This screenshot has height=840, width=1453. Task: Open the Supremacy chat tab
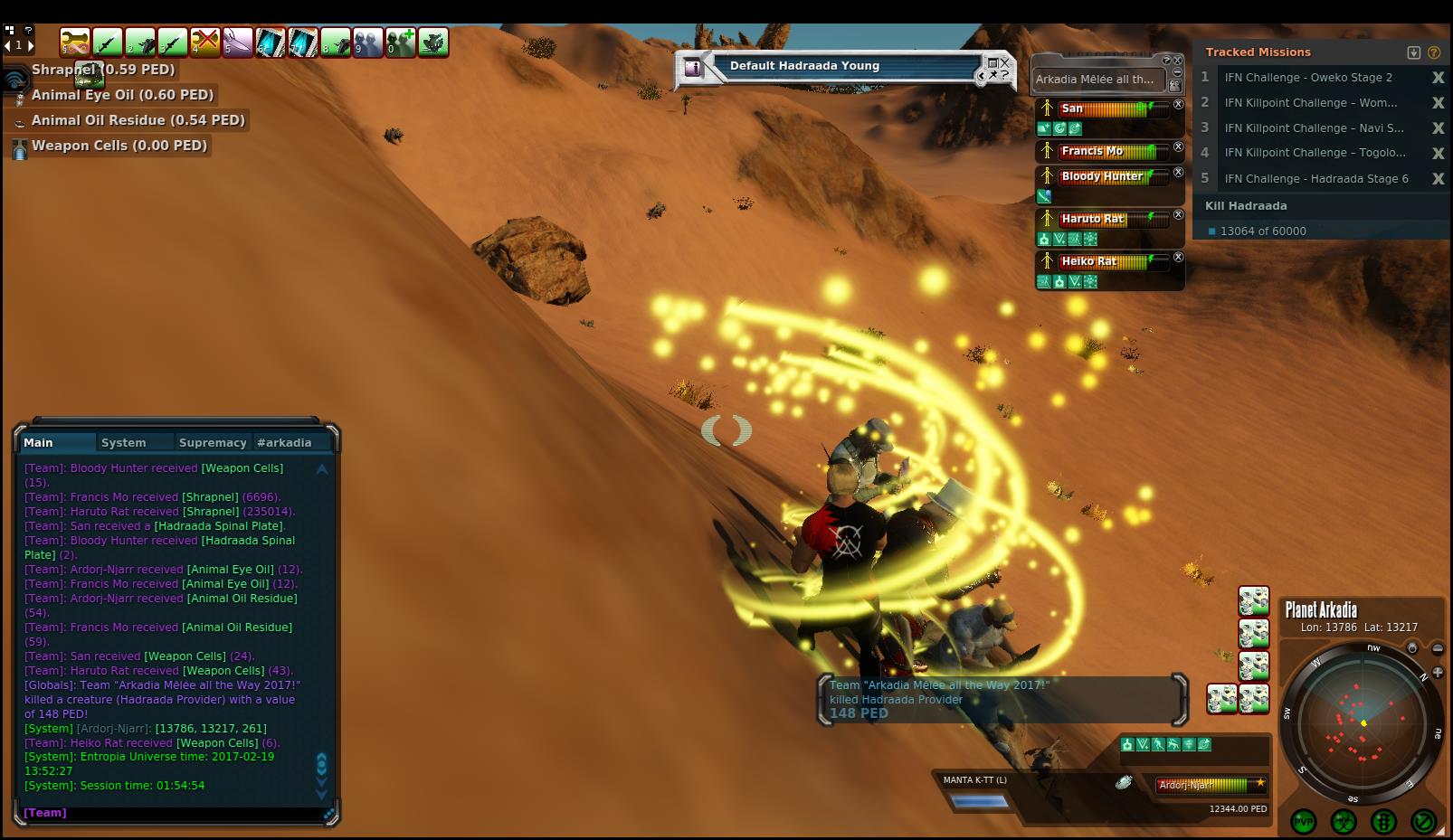[x=213, y=442]
